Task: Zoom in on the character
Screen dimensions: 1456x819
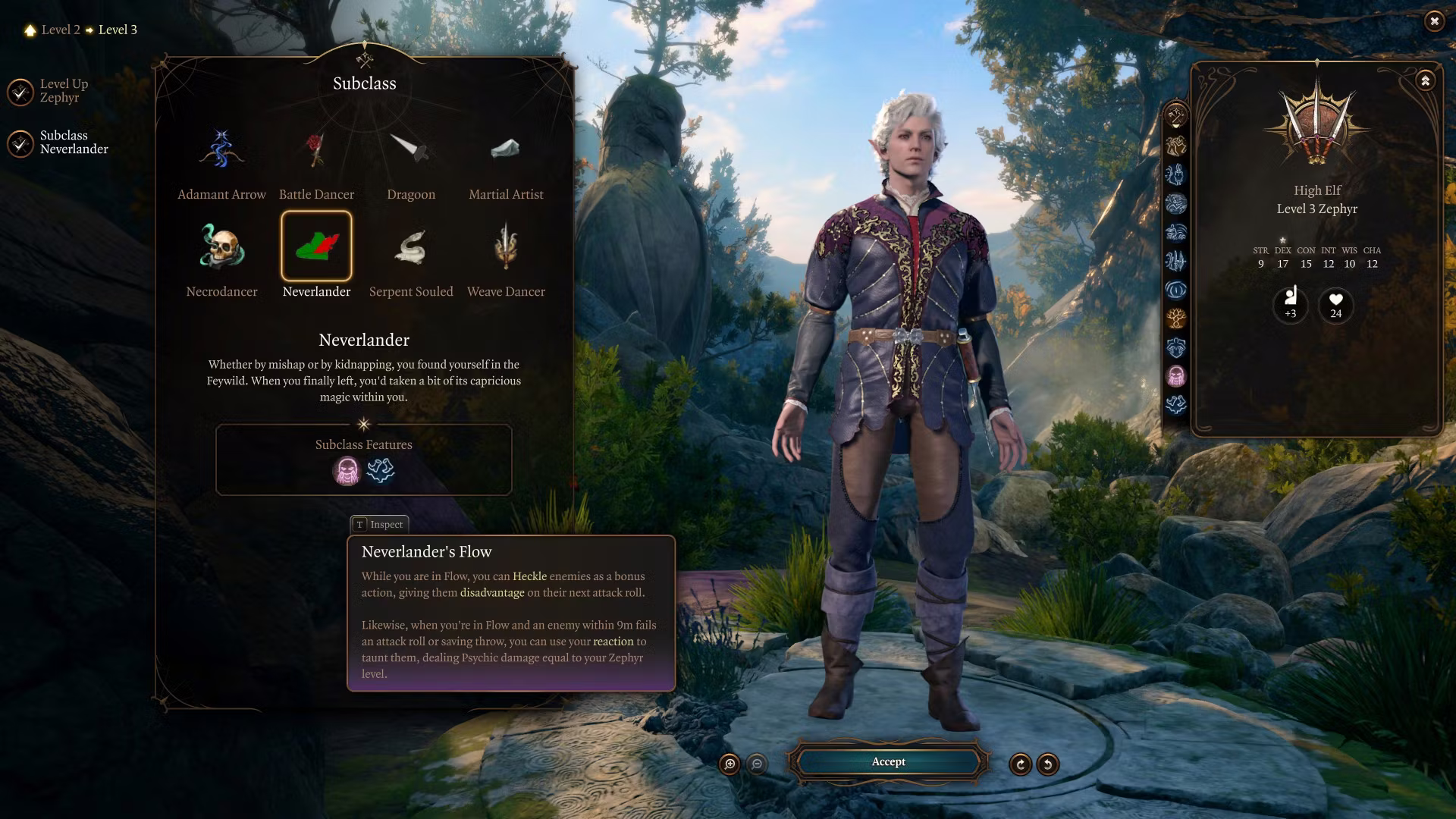Action: (730, 764)
